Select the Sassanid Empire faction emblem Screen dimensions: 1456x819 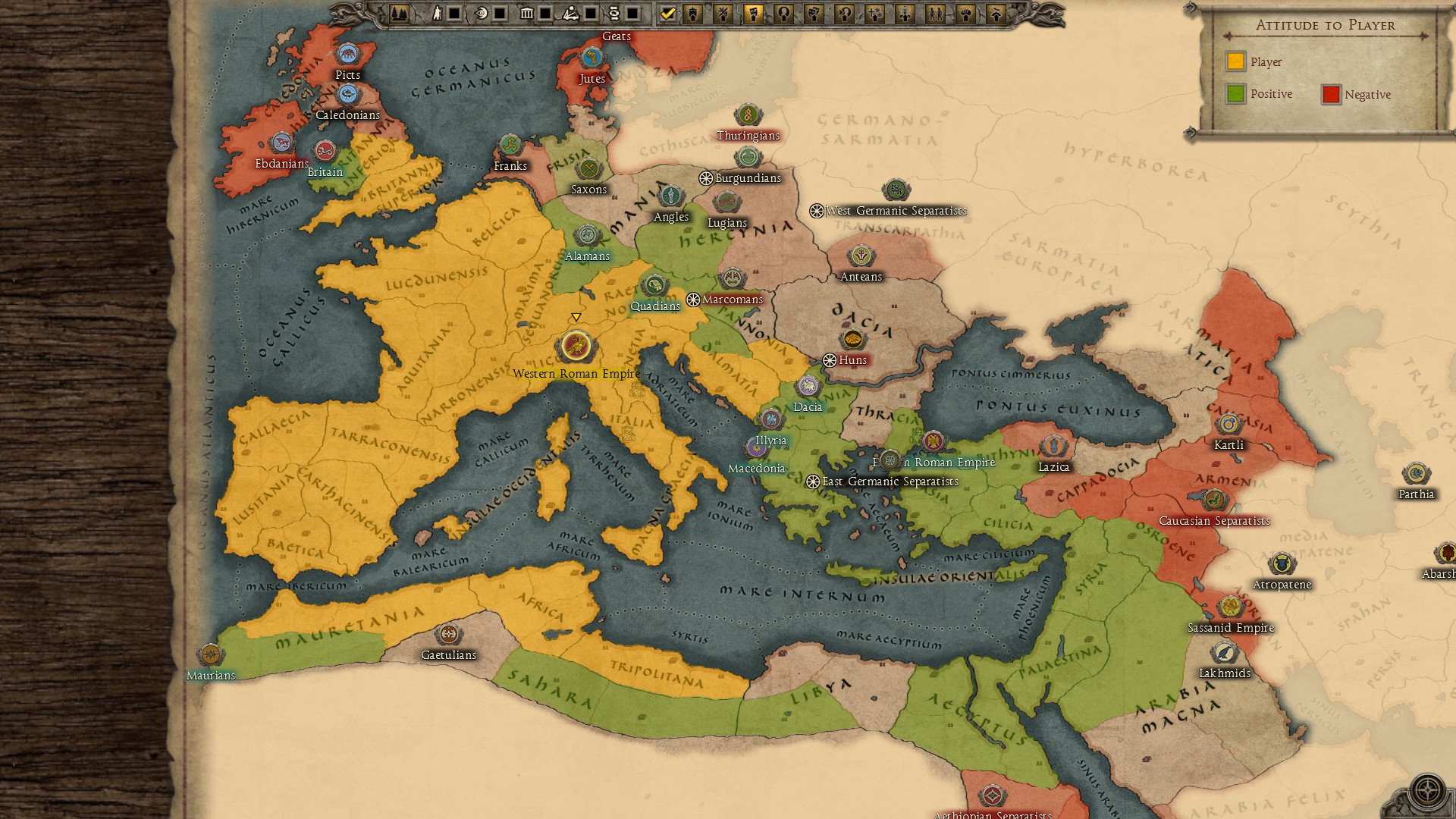point(1230,607)
